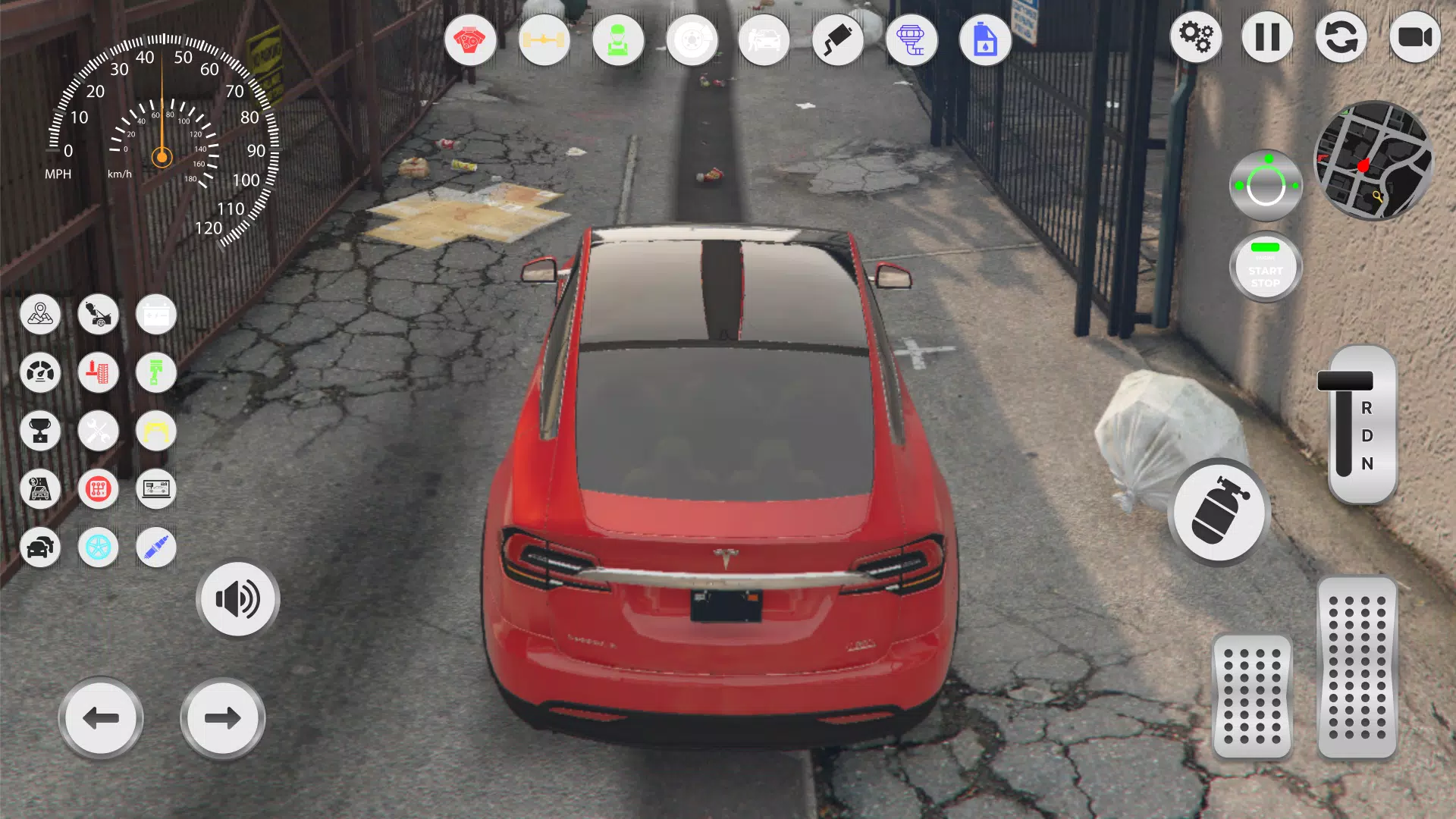Viewport: 1456px width, 819px height.
Task: Open the engine upgrade menu
Action: [x=470, y=40]
